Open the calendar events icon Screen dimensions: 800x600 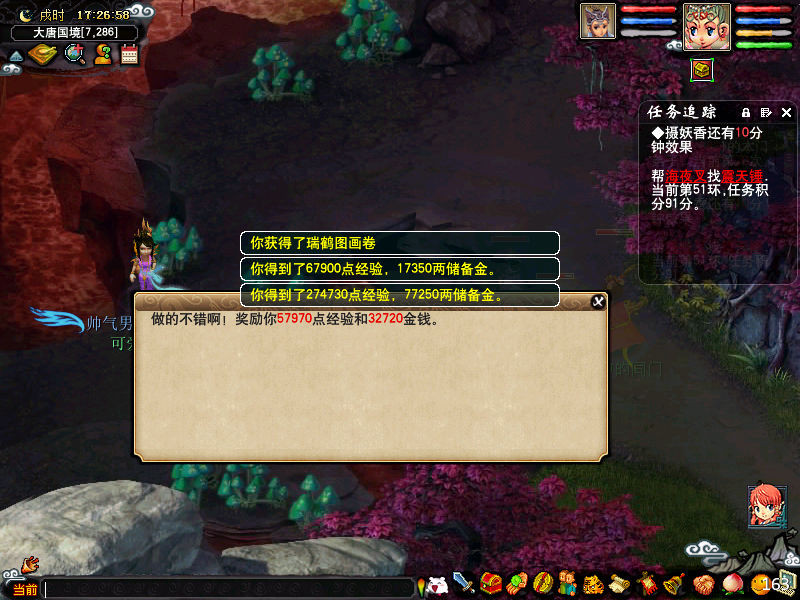pos(129,54)
